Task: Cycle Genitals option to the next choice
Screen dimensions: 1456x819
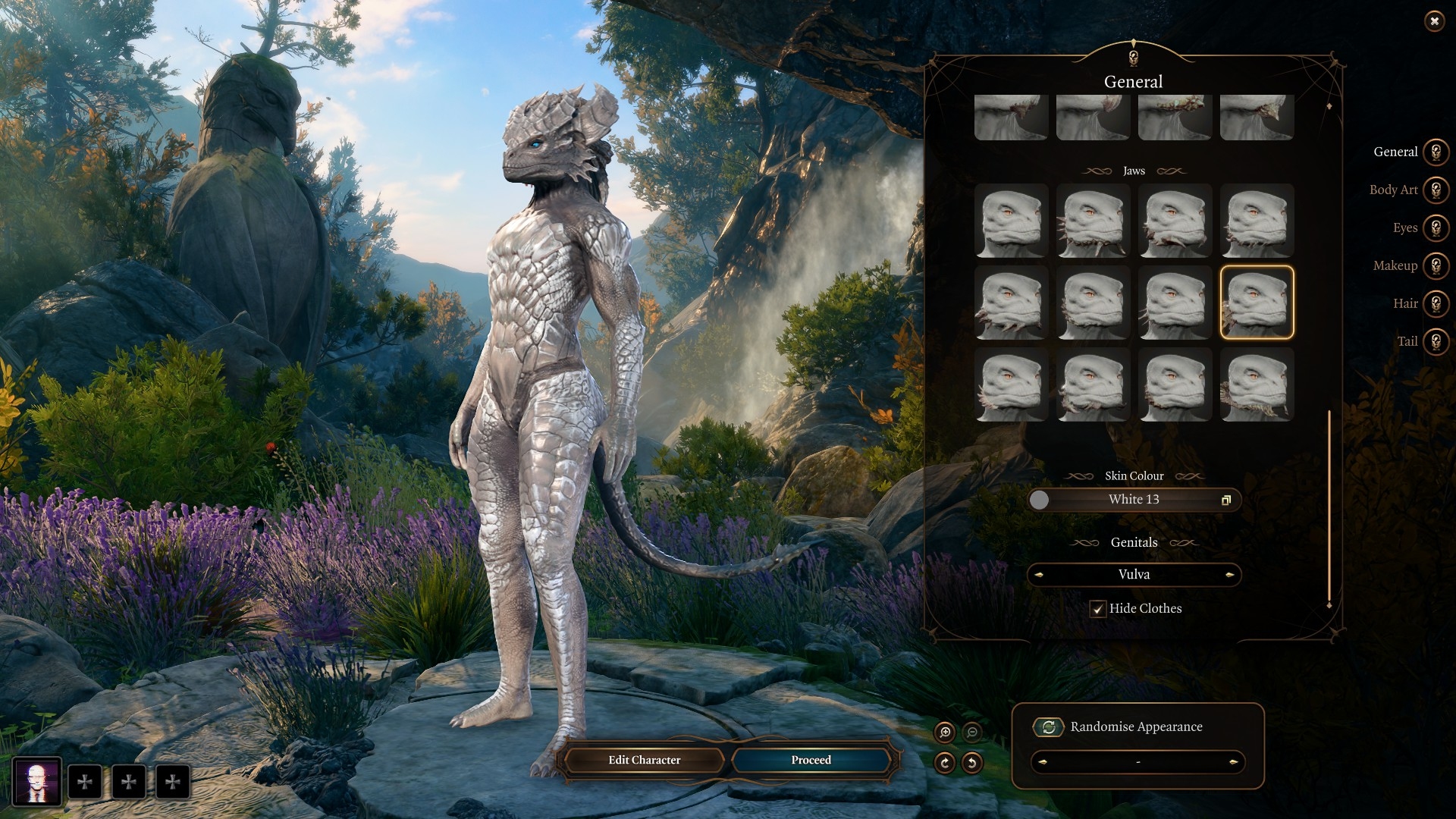Action: pyautogui.click(x=1229, y=575)
